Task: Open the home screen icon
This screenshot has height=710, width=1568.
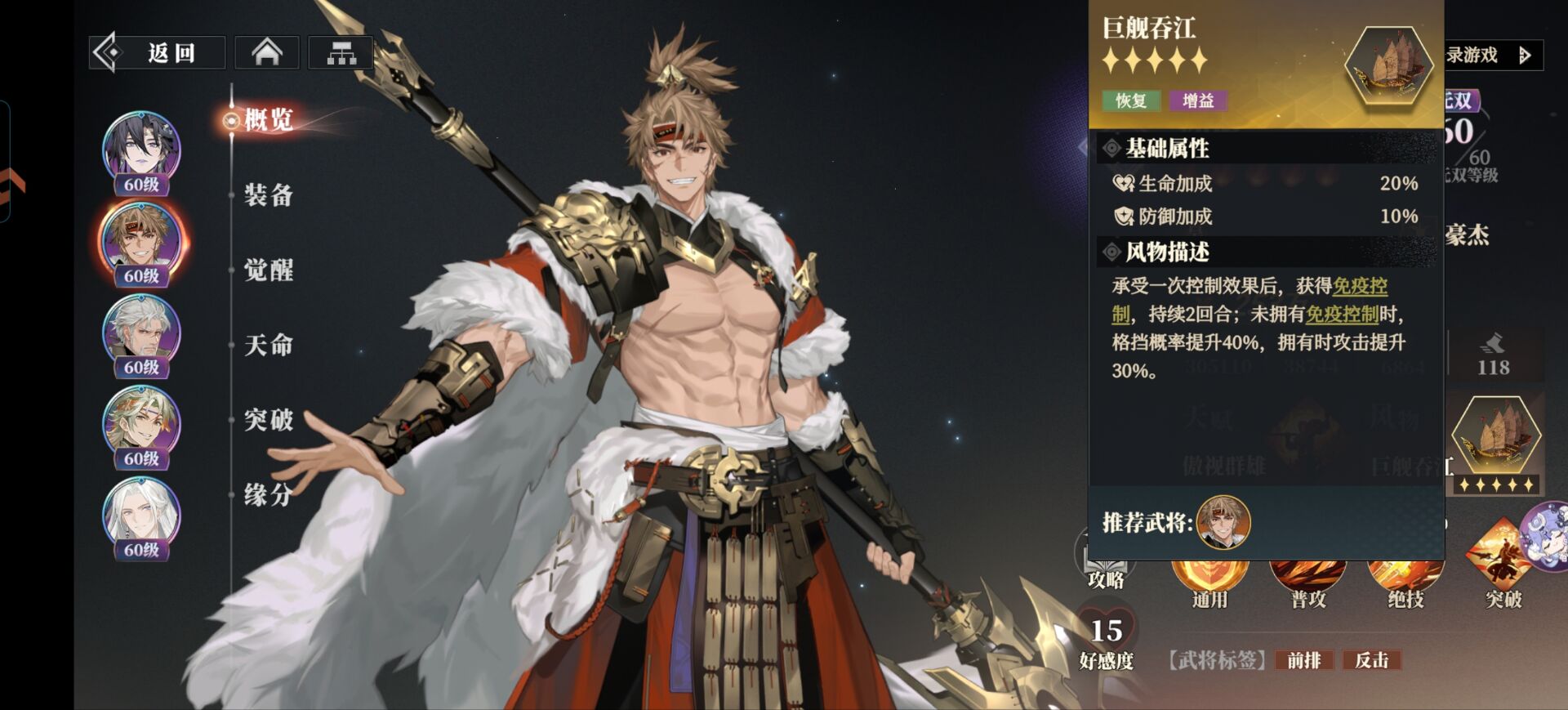Action: point(267,53)
